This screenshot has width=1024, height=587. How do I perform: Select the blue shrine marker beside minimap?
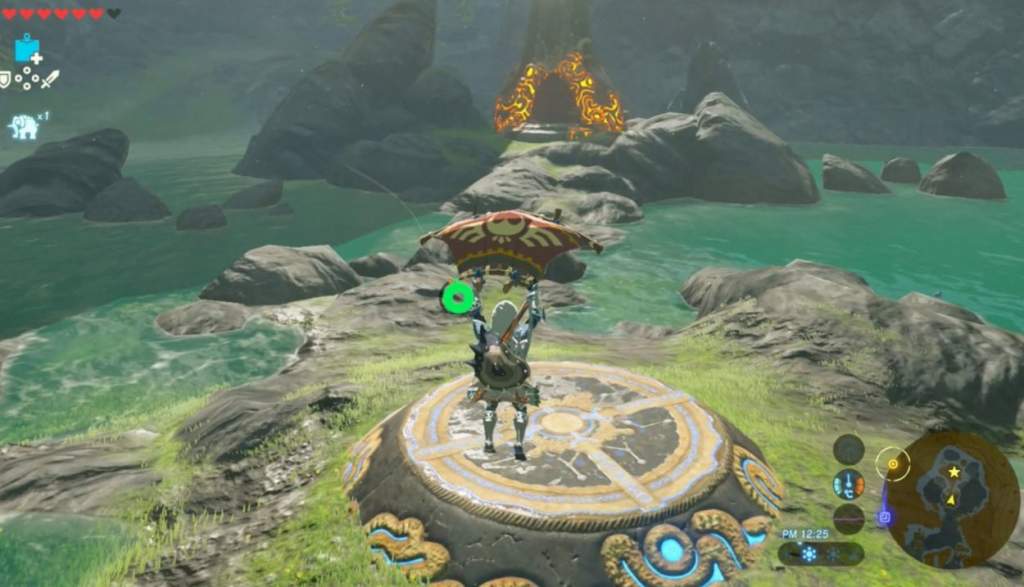coord(884,517)
